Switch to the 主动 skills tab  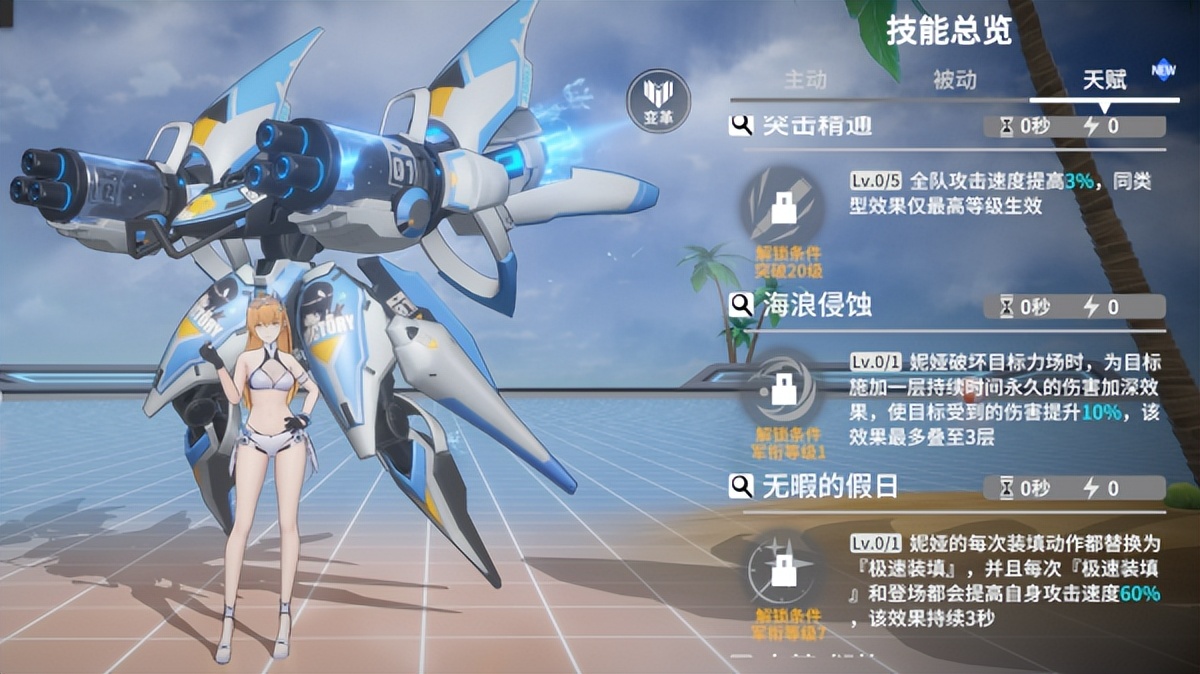805,79
